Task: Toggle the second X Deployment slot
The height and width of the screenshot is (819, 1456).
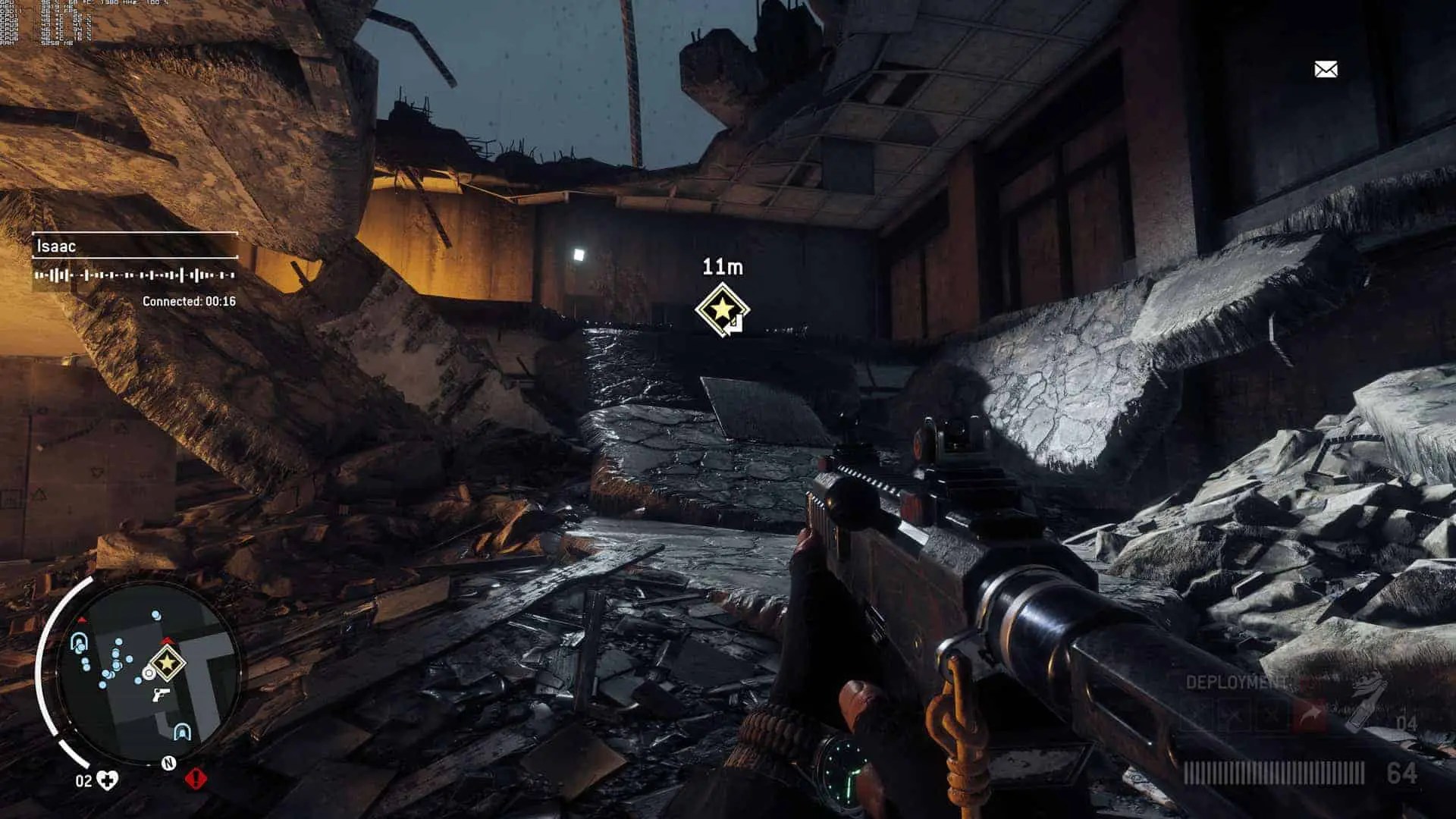Action: pos(1233,714)
